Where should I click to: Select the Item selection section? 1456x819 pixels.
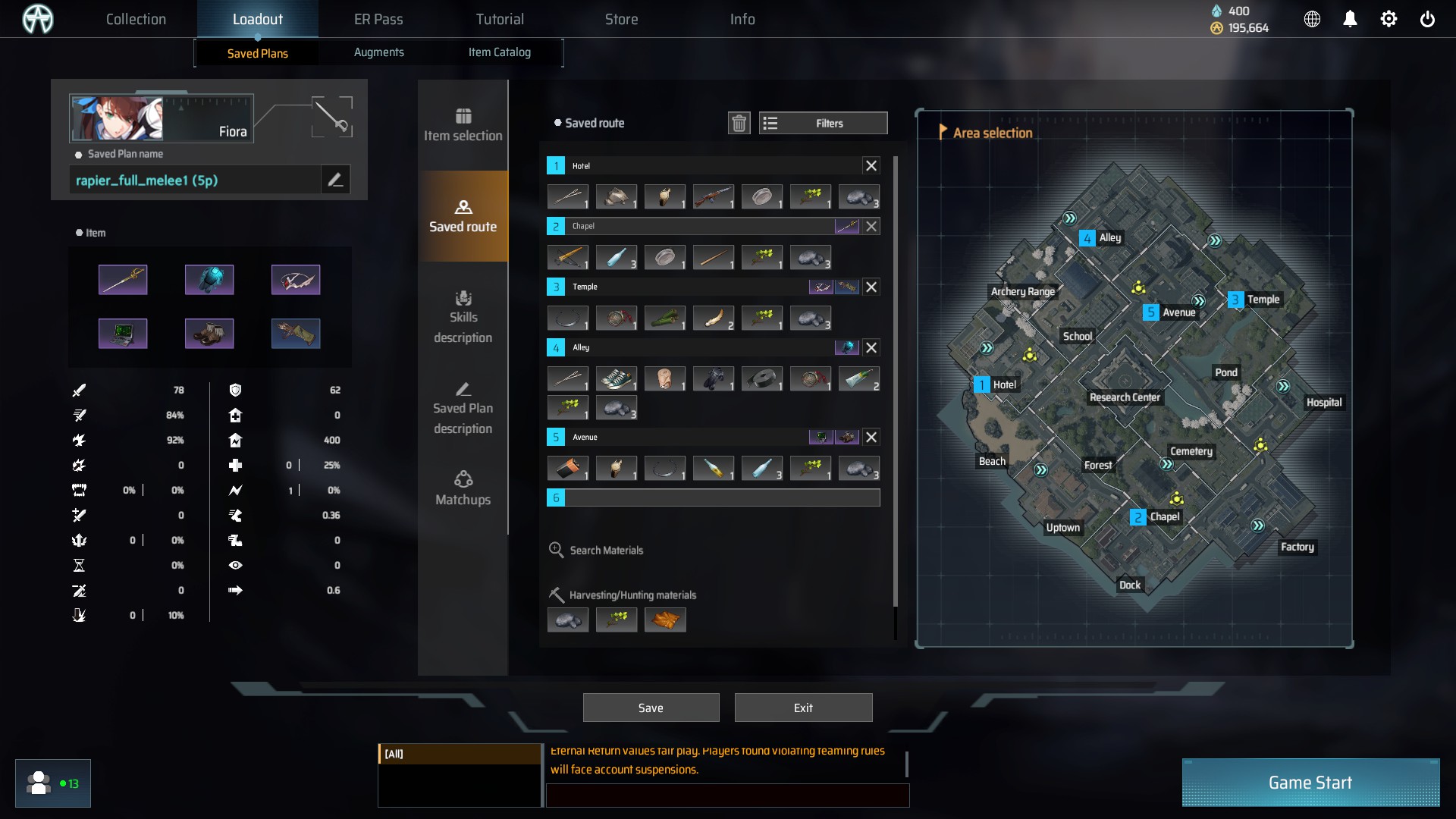pyautogui.click(x=463, y=125)
